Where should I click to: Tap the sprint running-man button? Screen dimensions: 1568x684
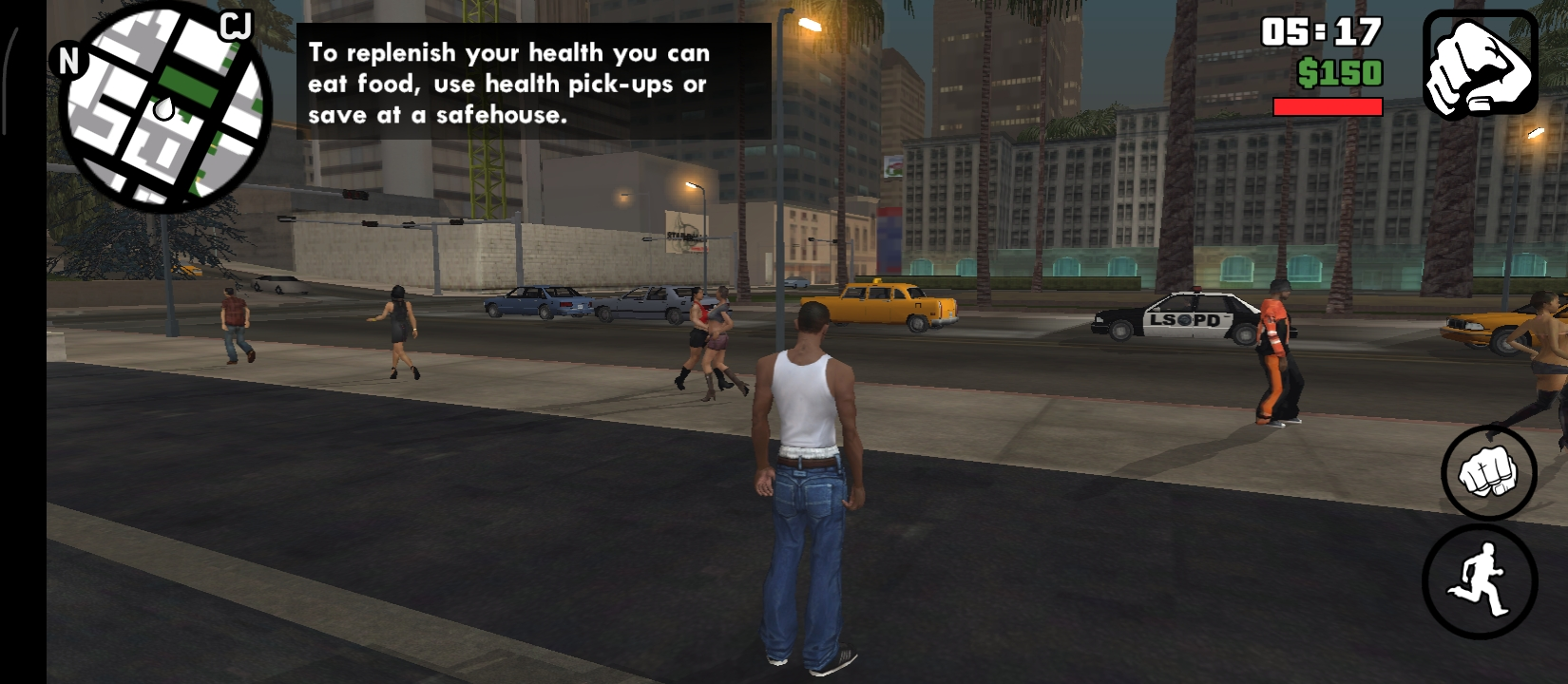click(x=1479, y=581)
